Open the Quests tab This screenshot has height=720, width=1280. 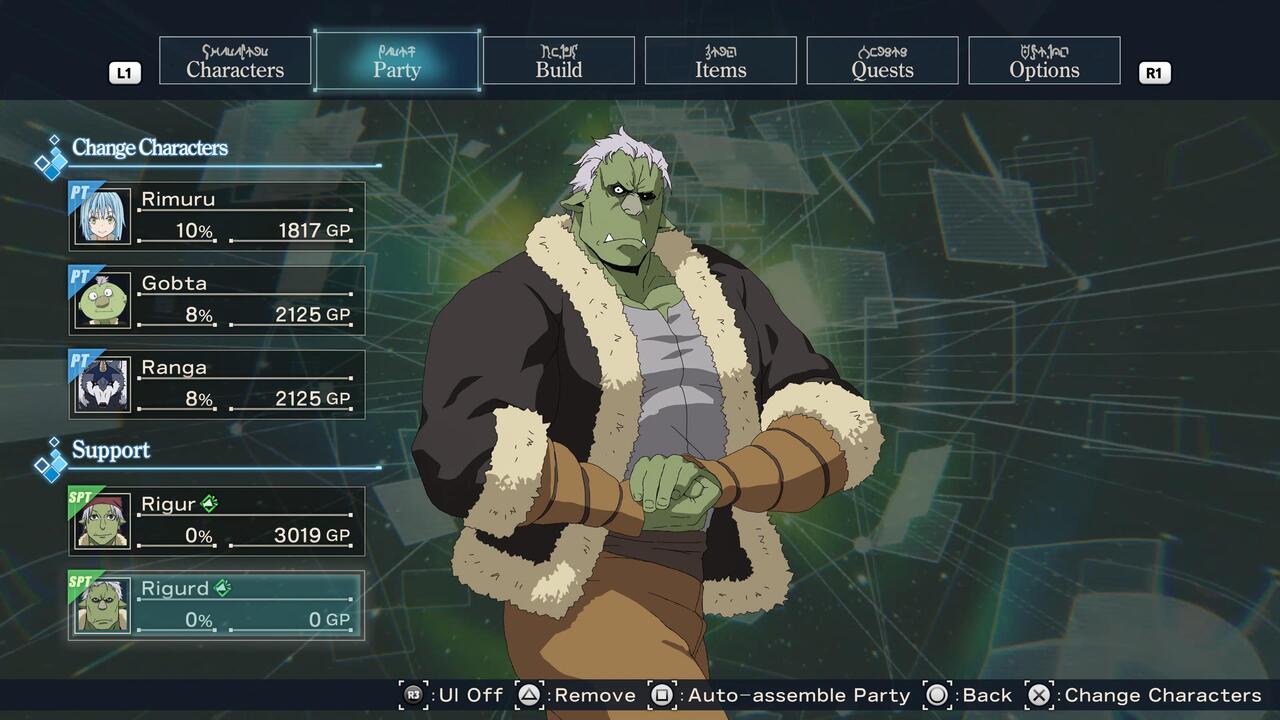[882, 61]
